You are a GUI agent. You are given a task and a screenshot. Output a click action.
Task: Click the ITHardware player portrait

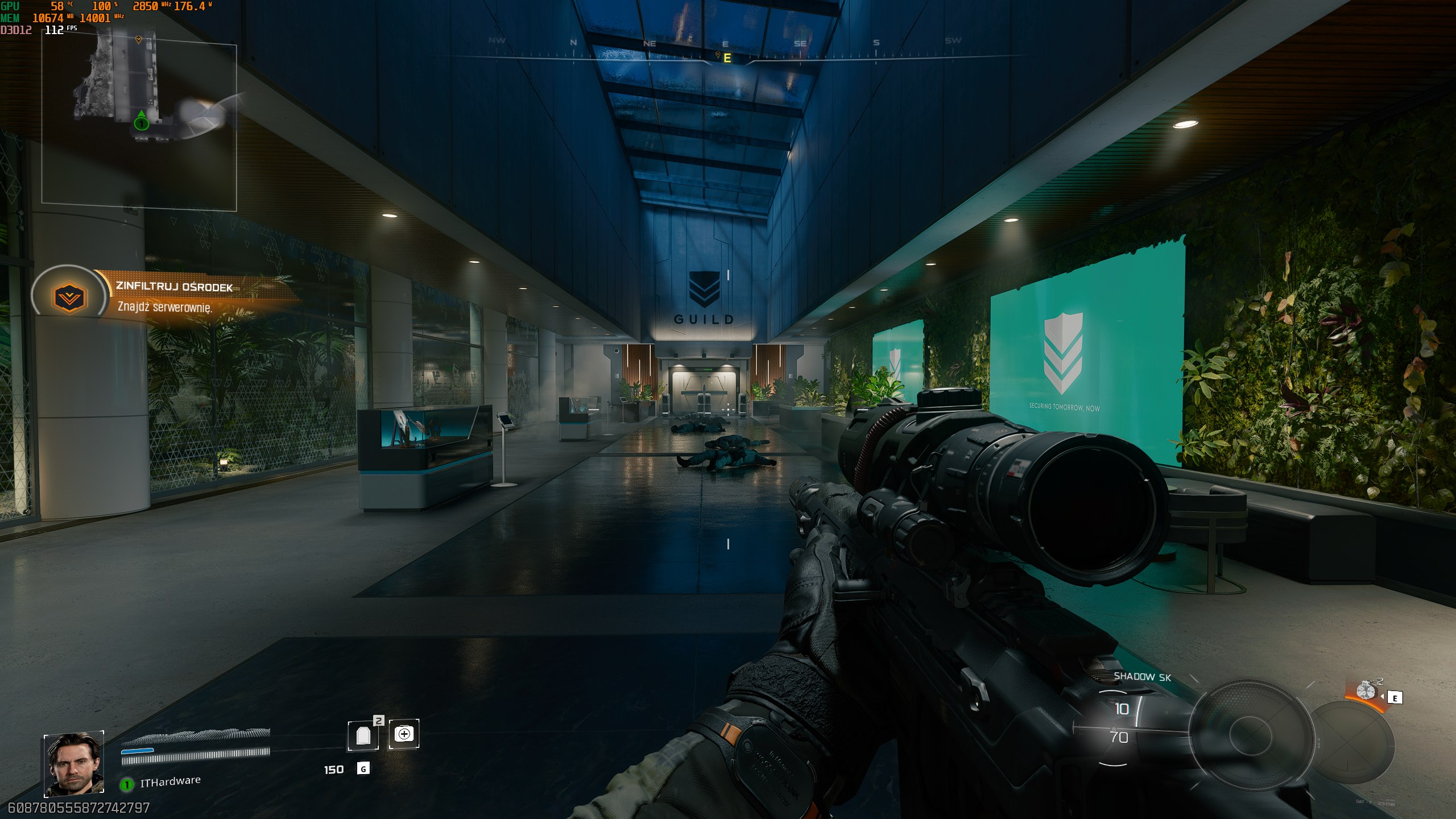pos(74,763)
